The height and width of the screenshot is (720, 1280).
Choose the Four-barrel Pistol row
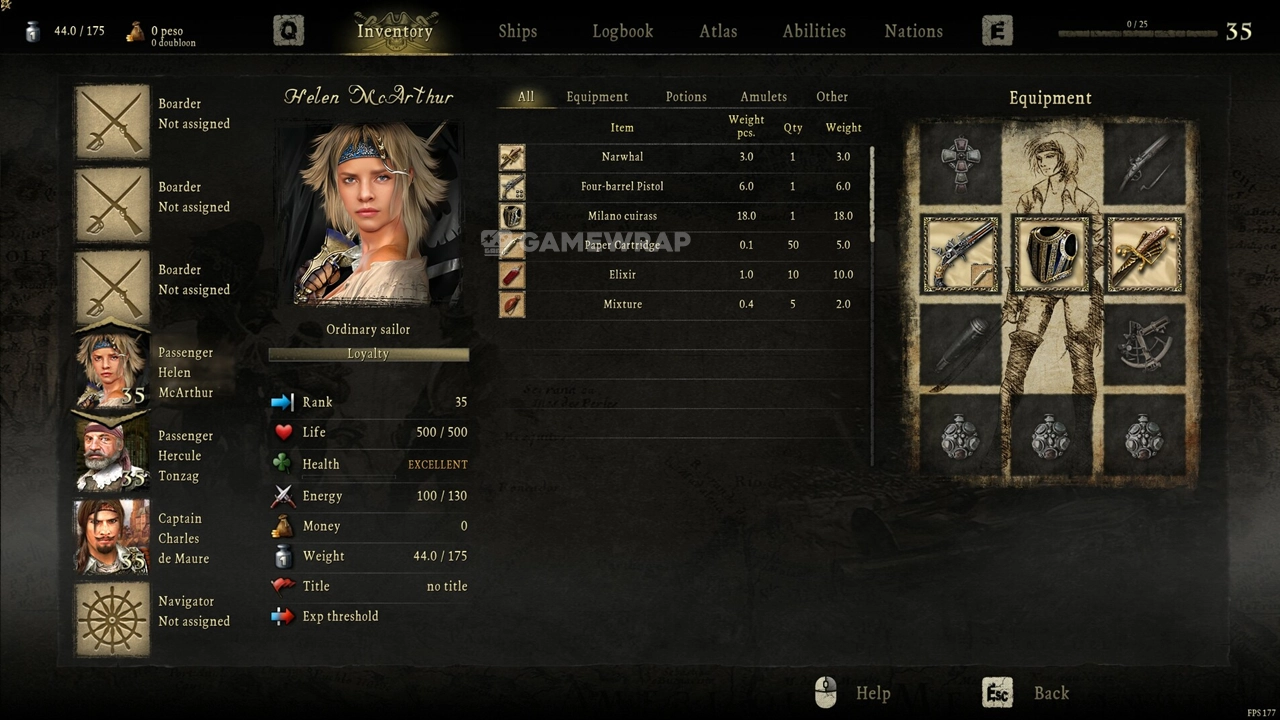coord(622,186)
